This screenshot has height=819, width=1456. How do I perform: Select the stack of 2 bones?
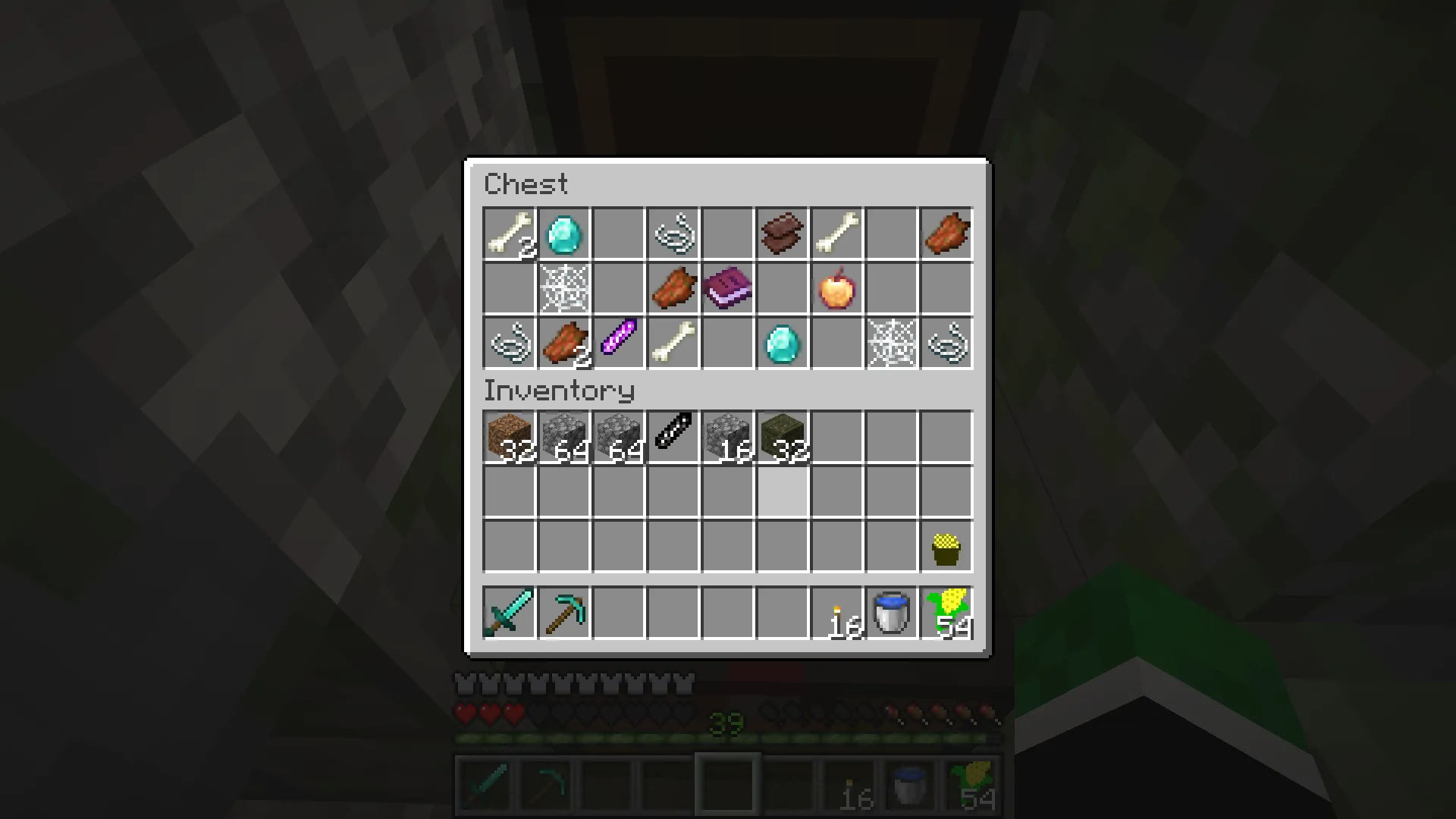509,233
